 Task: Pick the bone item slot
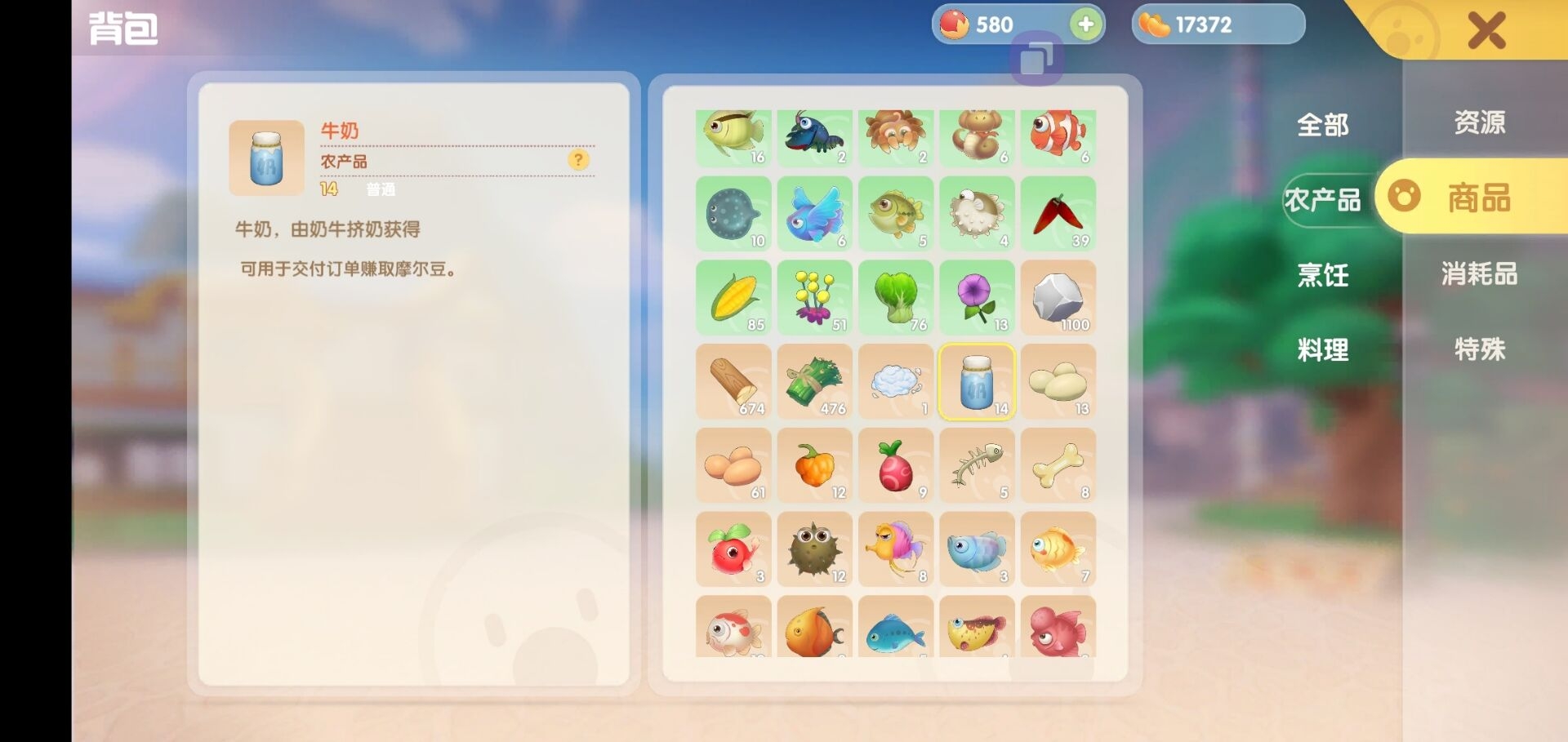click(1058, 465)
